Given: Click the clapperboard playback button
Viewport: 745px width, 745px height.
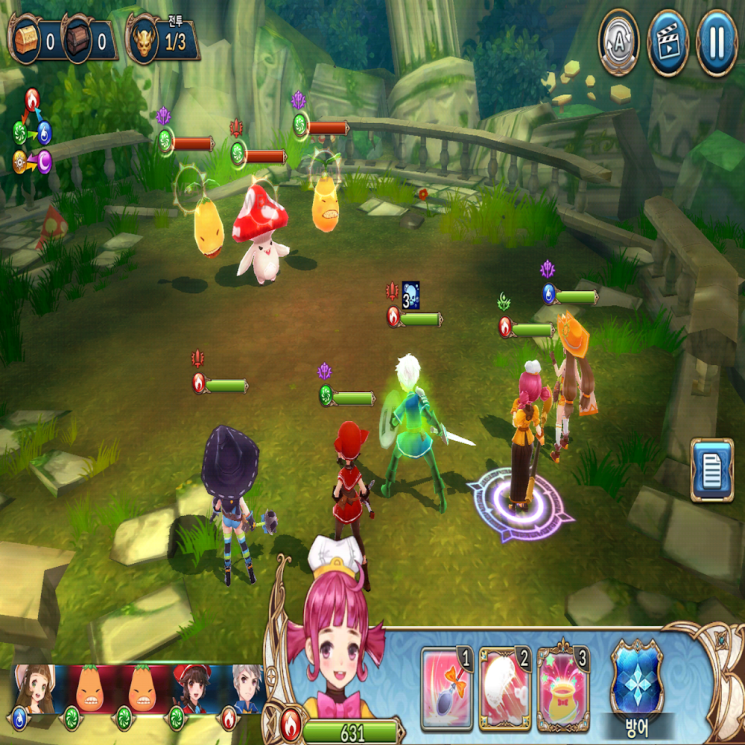Looking at the screenshot, I should (667, 42).
